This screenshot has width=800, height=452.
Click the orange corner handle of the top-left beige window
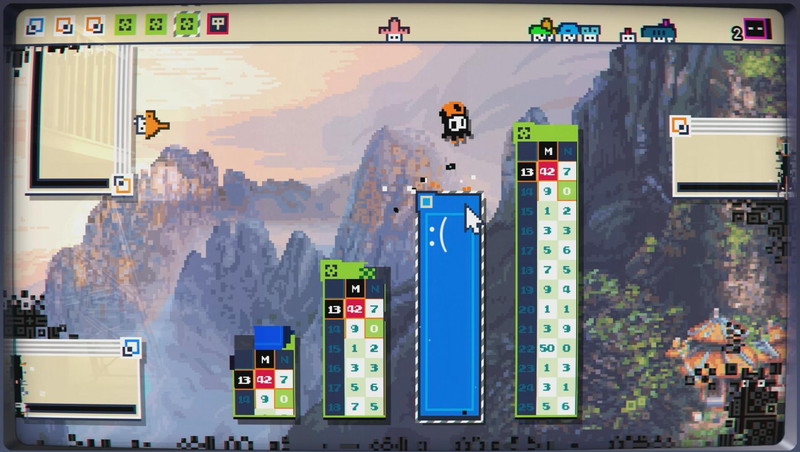click(122, 184)
